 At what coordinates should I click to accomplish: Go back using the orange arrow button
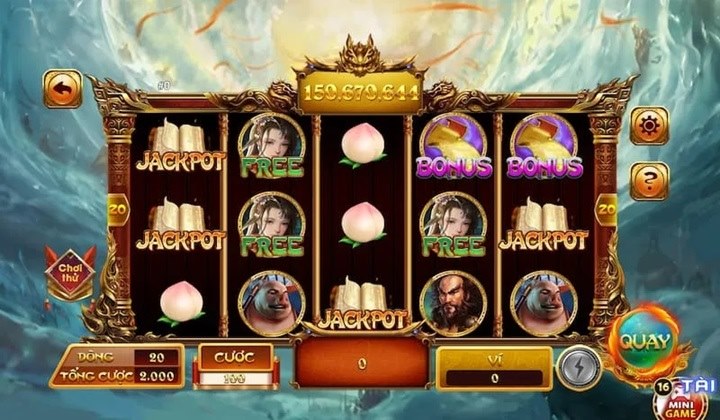pyautogui.click(x=62, y=89)
